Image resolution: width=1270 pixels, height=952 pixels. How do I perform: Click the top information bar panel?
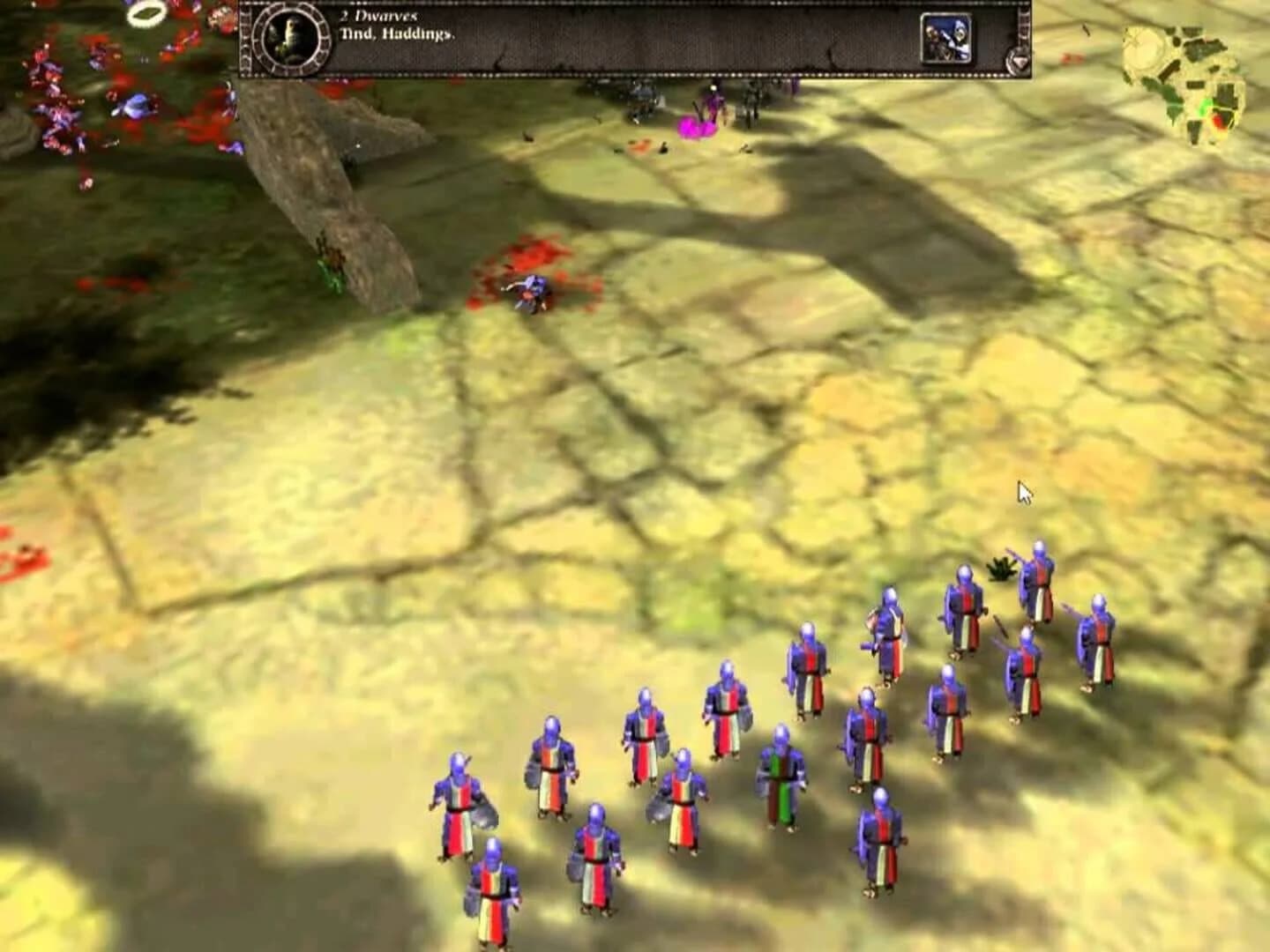coord(635,37)
